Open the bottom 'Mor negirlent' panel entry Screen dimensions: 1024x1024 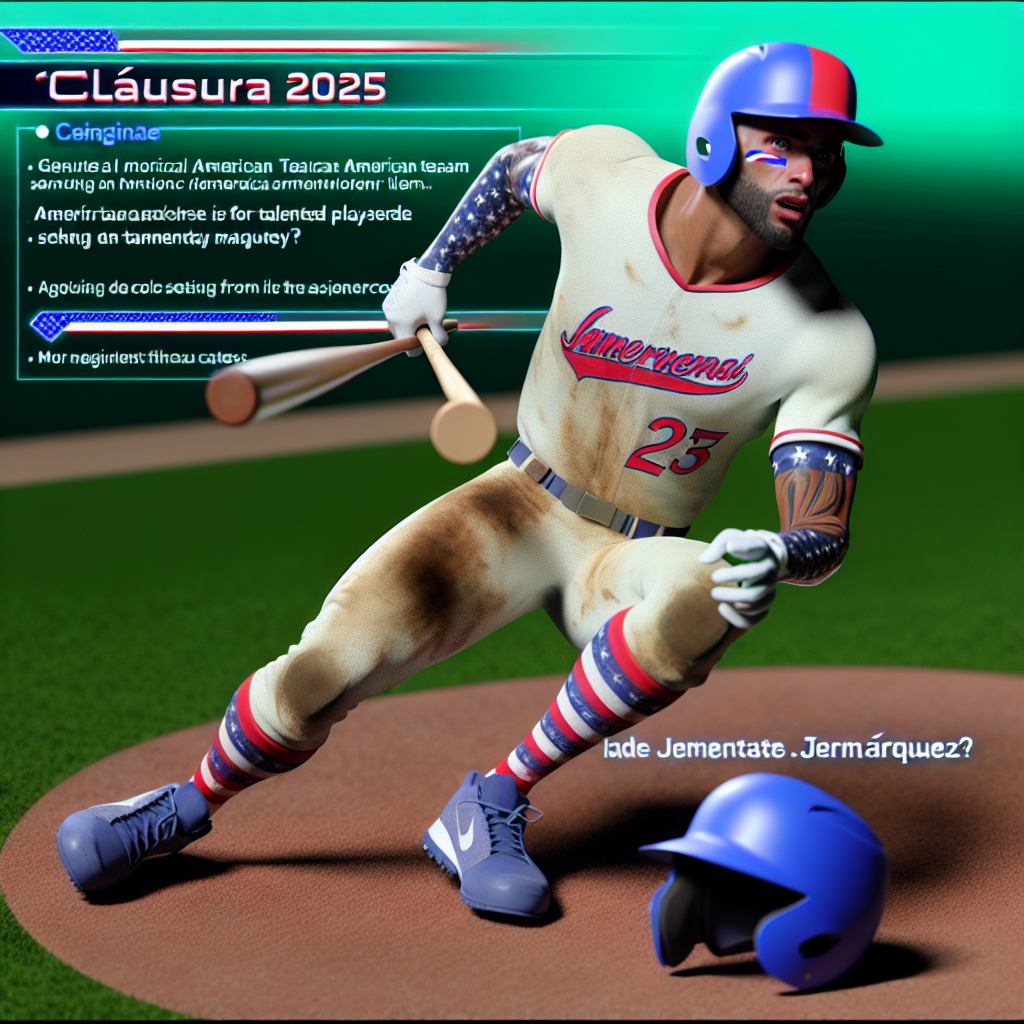point(142,356)
